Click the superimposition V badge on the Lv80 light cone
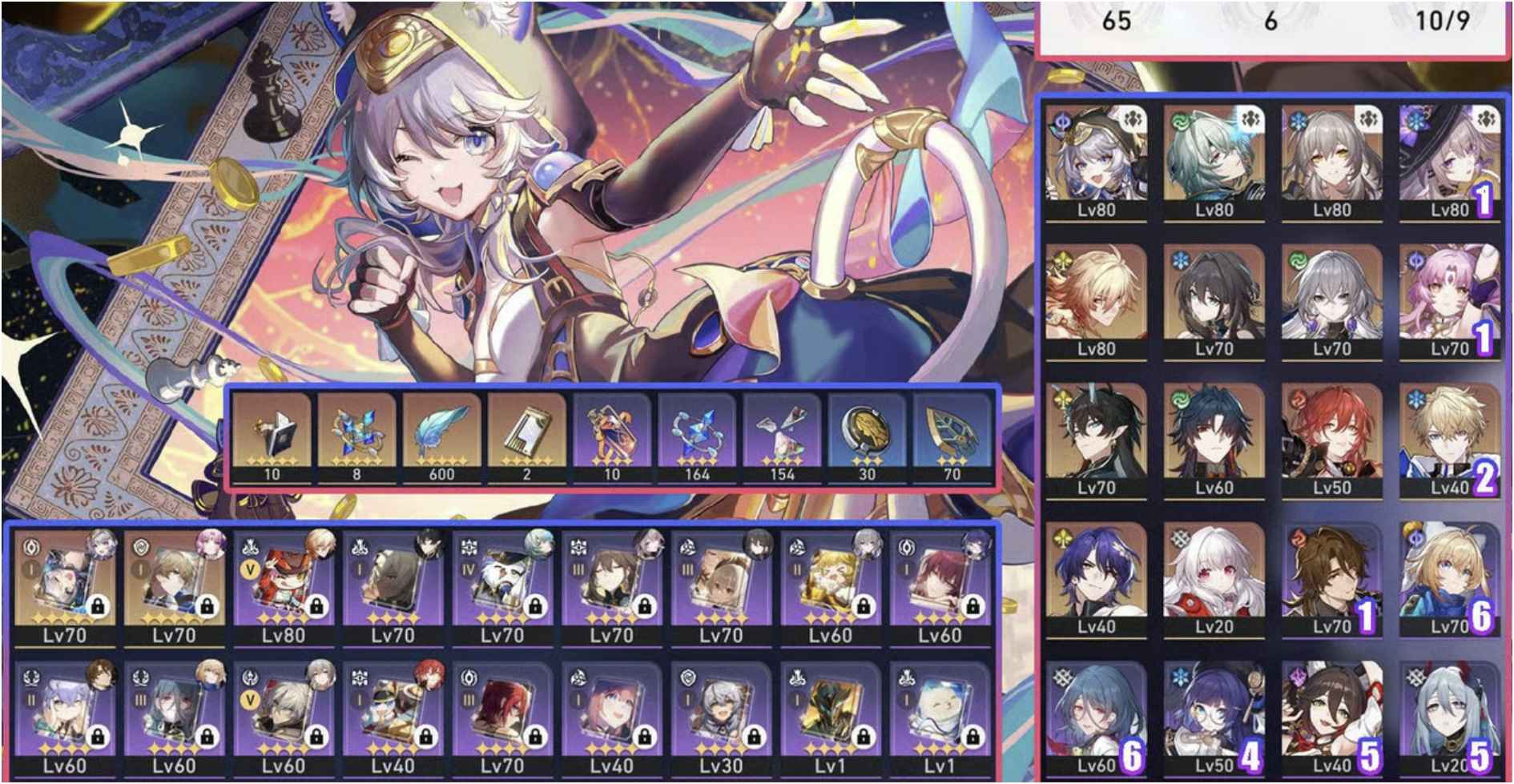Screen dimensions: 1514x784 click(x=251, y=569)
